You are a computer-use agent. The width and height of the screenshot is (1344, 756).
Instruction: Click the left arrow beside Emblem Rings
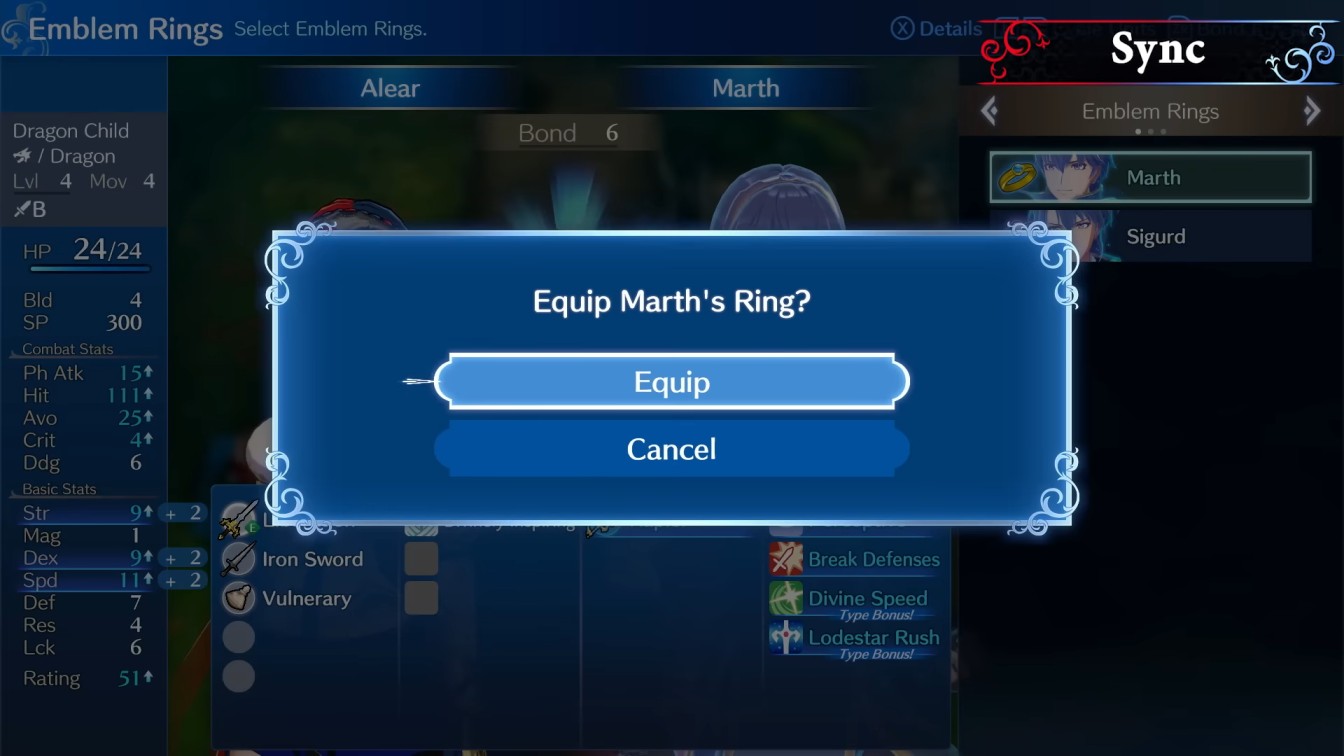pyautogui.click(x=988, y=111)
